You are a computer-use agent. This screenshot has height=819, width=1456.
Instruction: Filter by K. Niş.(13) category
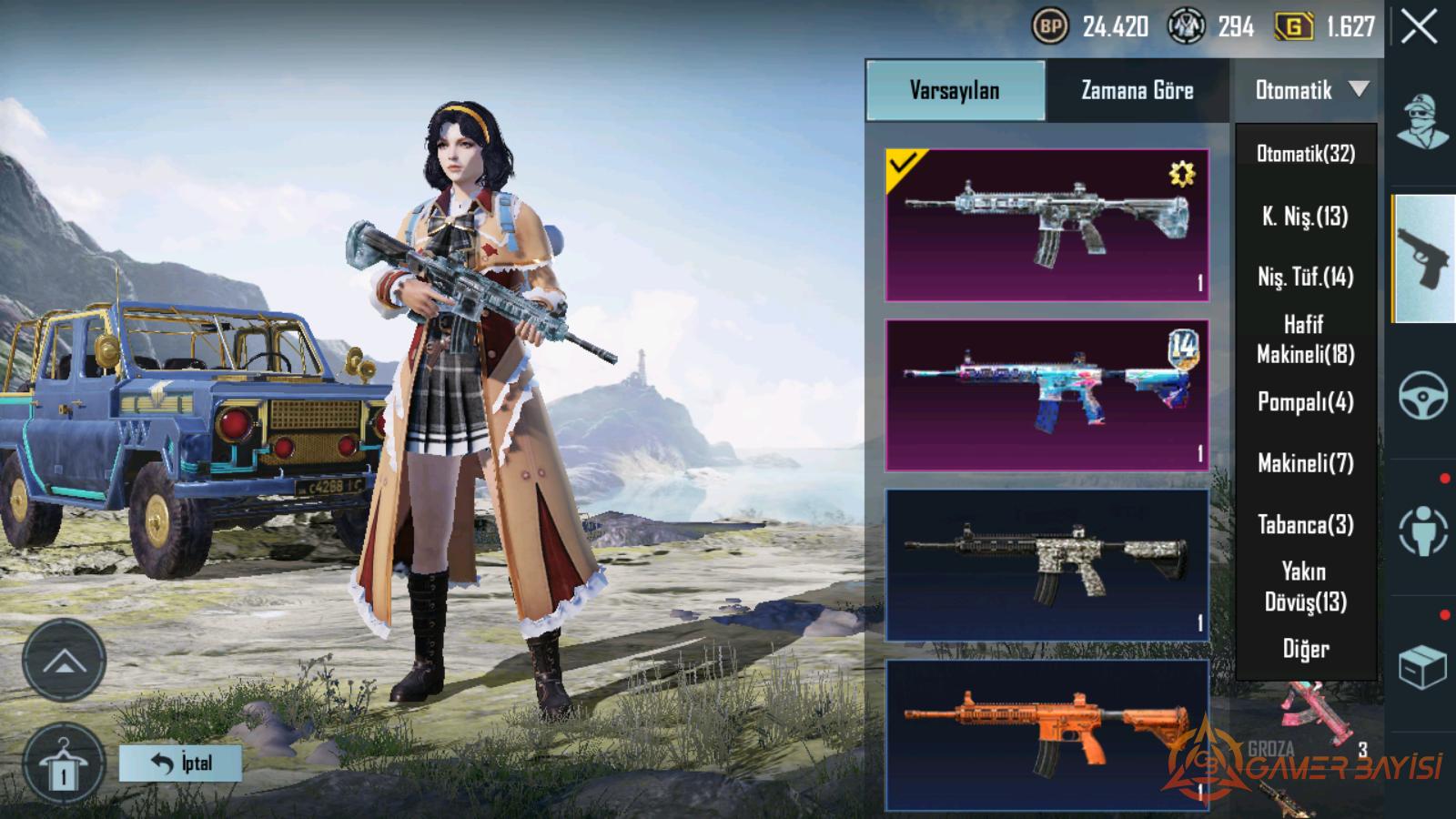1305,217
